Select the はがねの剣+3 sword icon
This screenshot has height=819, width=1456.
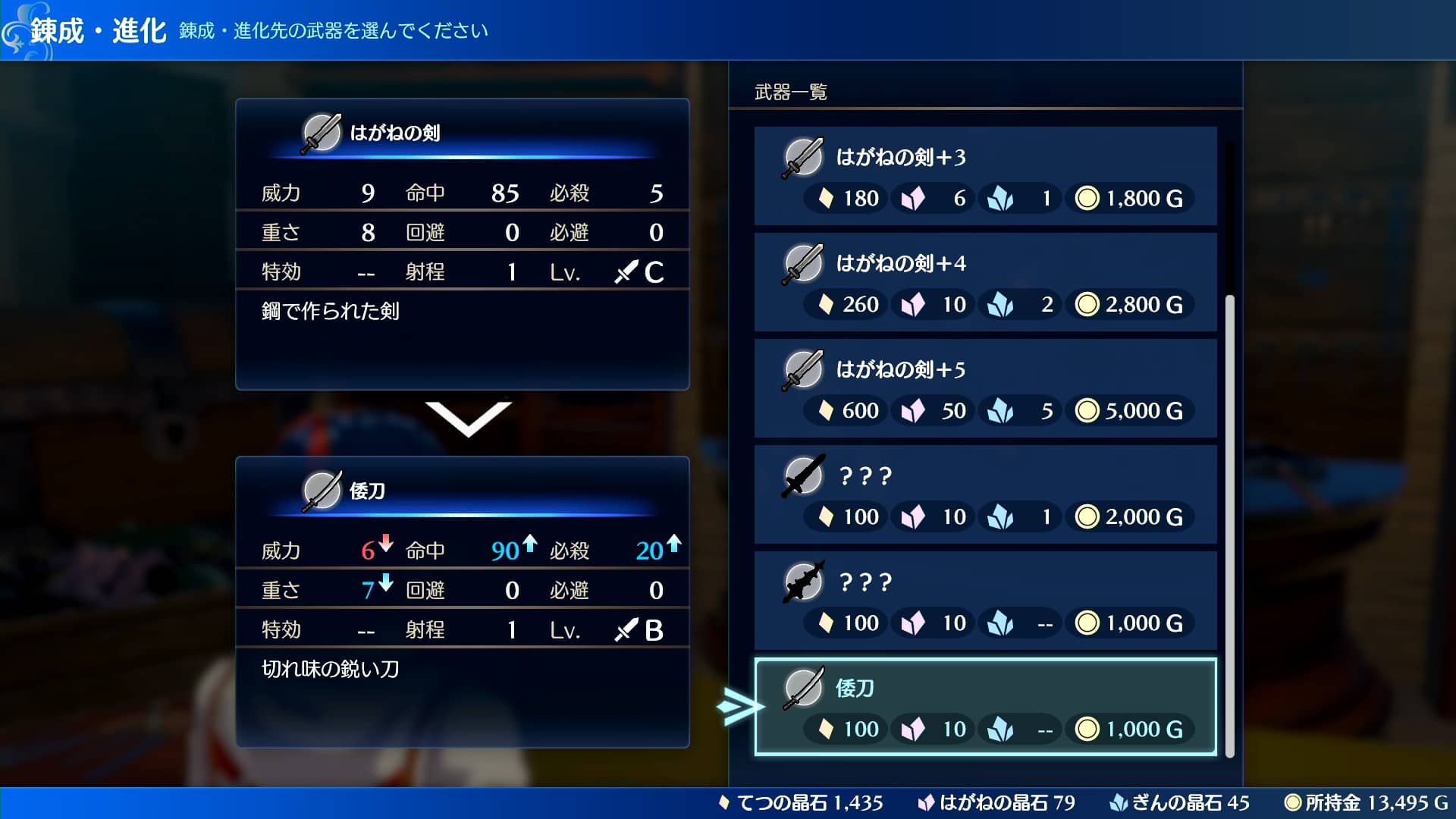coord(803,156)
